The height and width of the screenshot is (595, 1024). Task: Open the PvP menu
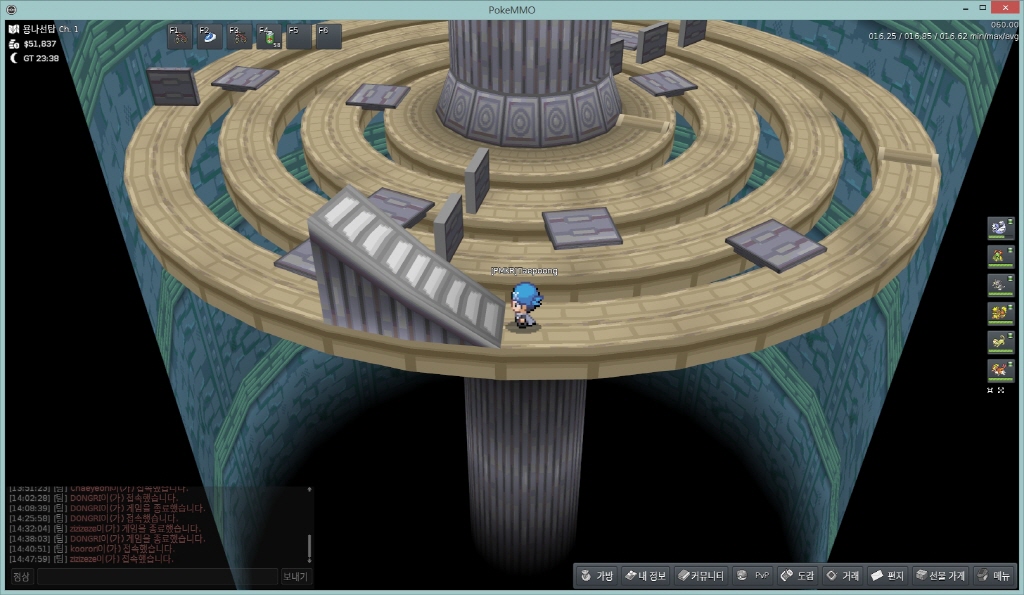pos(752,576)
